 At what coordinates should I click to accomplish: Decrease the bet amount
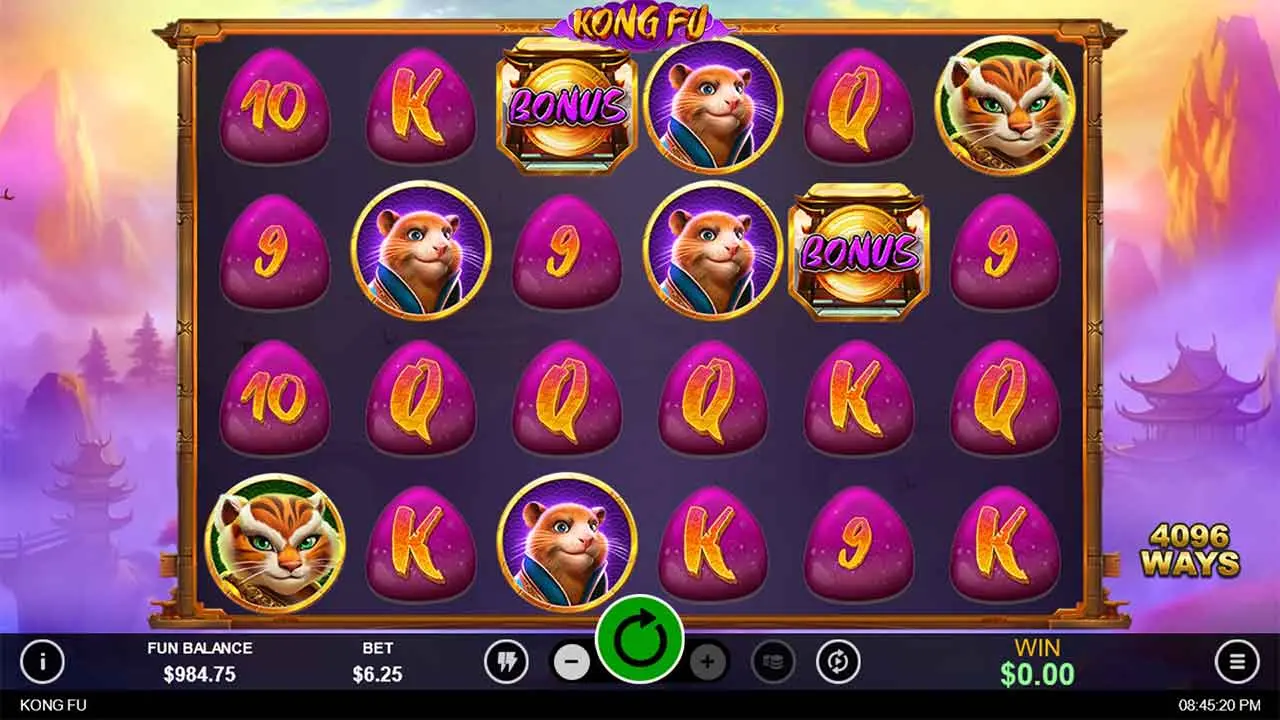coord(572,661)
